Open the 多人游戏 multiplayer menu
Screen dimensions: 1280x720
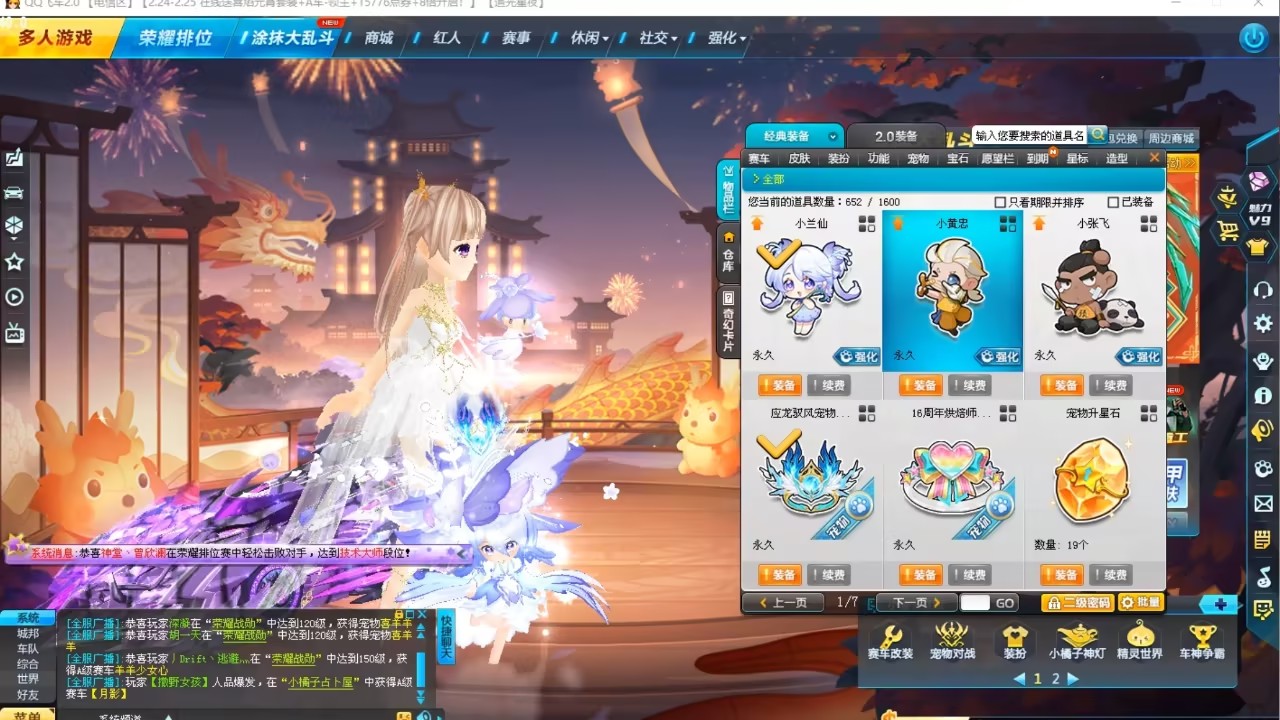[x=55, y=38]
